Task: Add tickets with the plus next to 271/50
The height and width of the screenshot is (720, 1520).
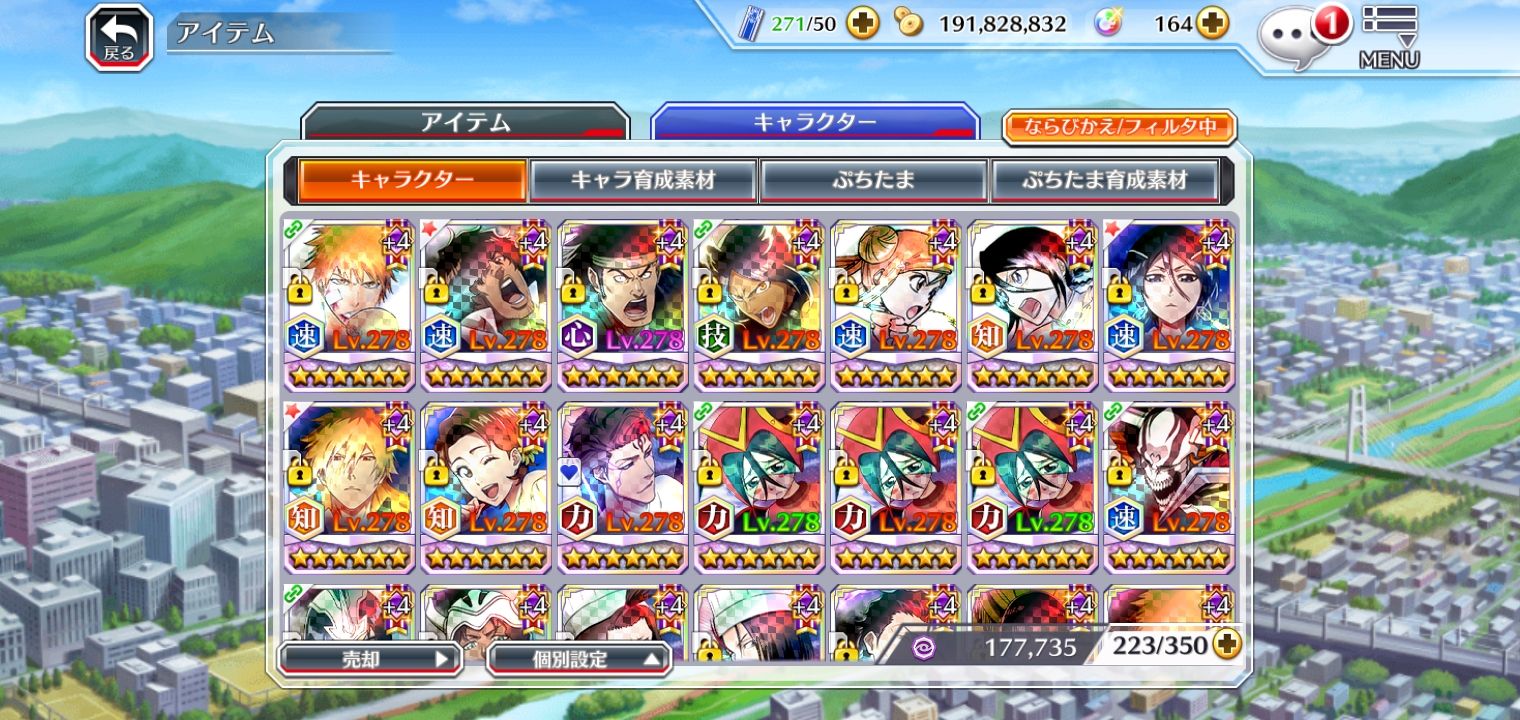Action: point(862,24)
